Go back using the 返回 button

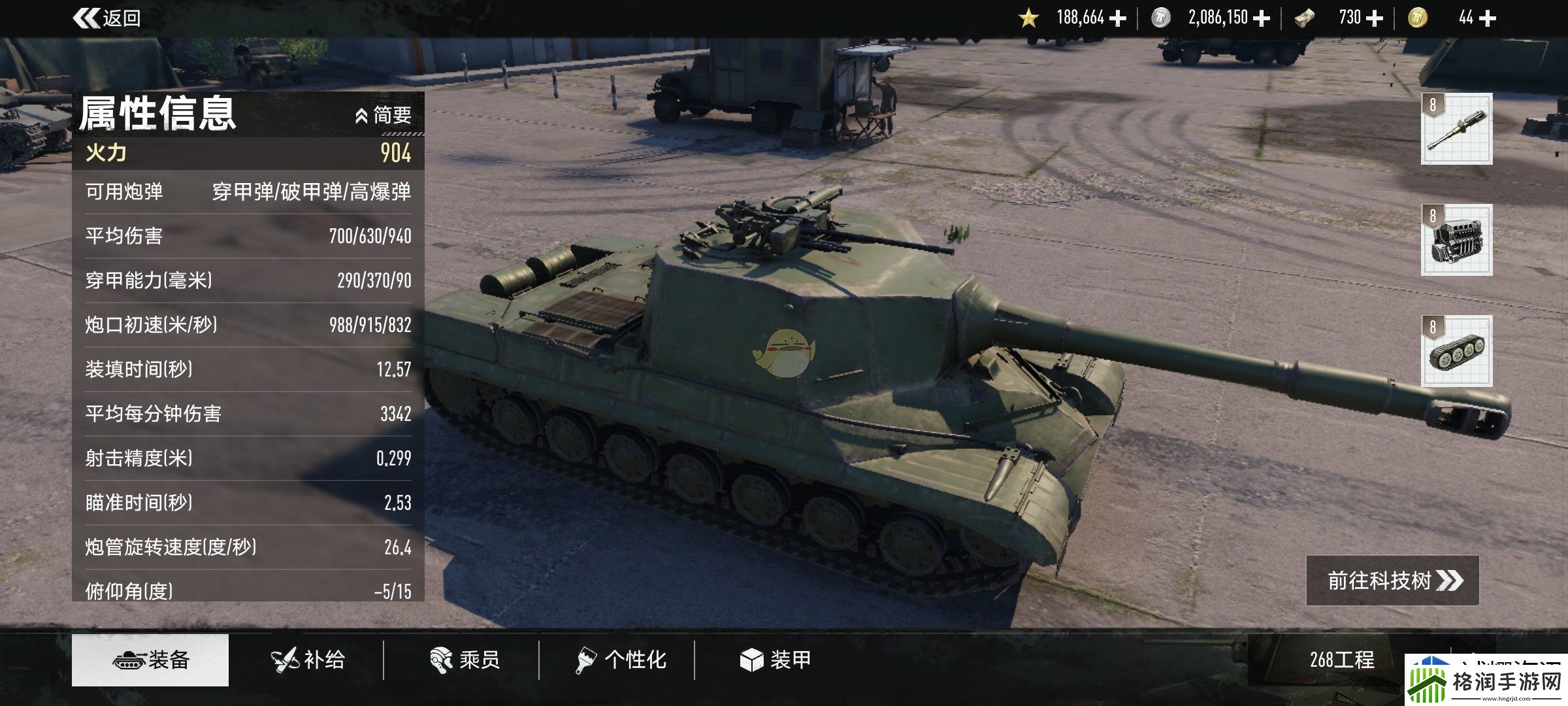tap(107, 18)
